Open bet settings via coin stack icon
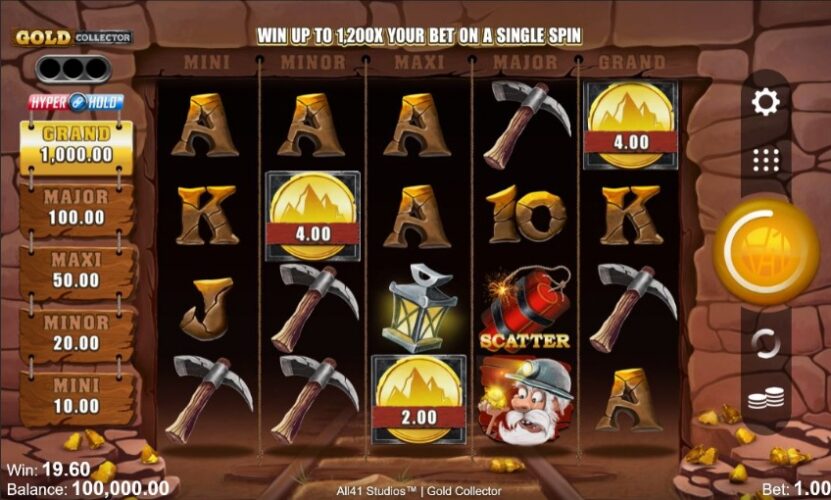 [x=766, y=399]
